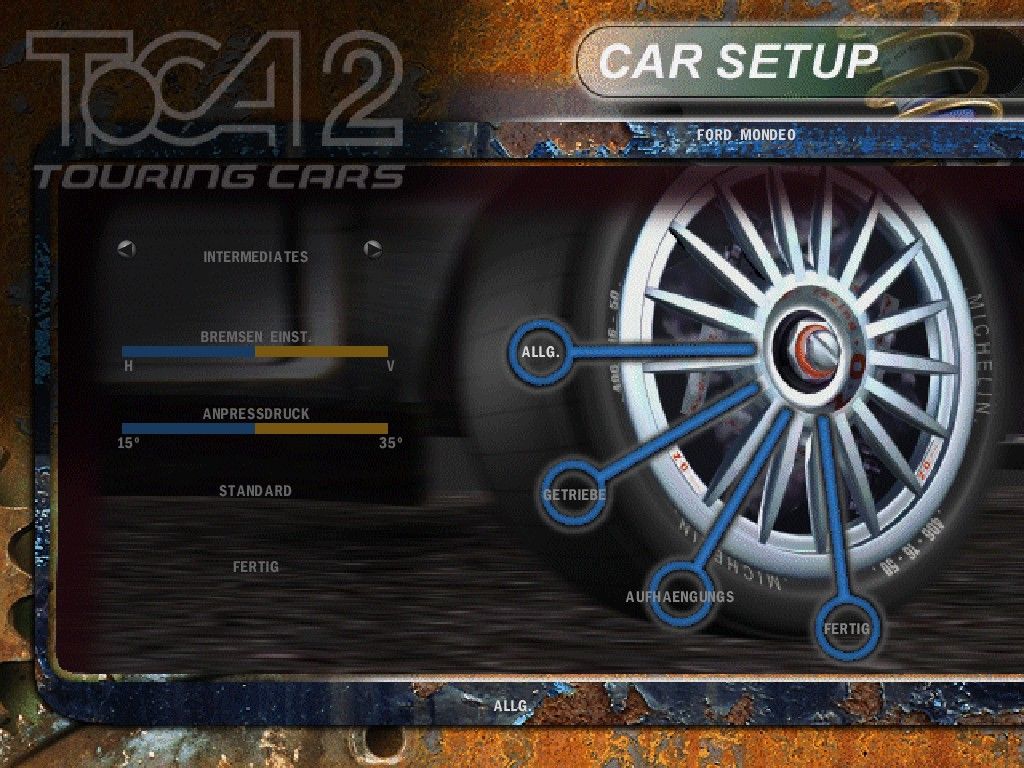Select the Intermediates tyre option
The image size is (1024, 768).
pyautogui.click(x=255, y=257)
